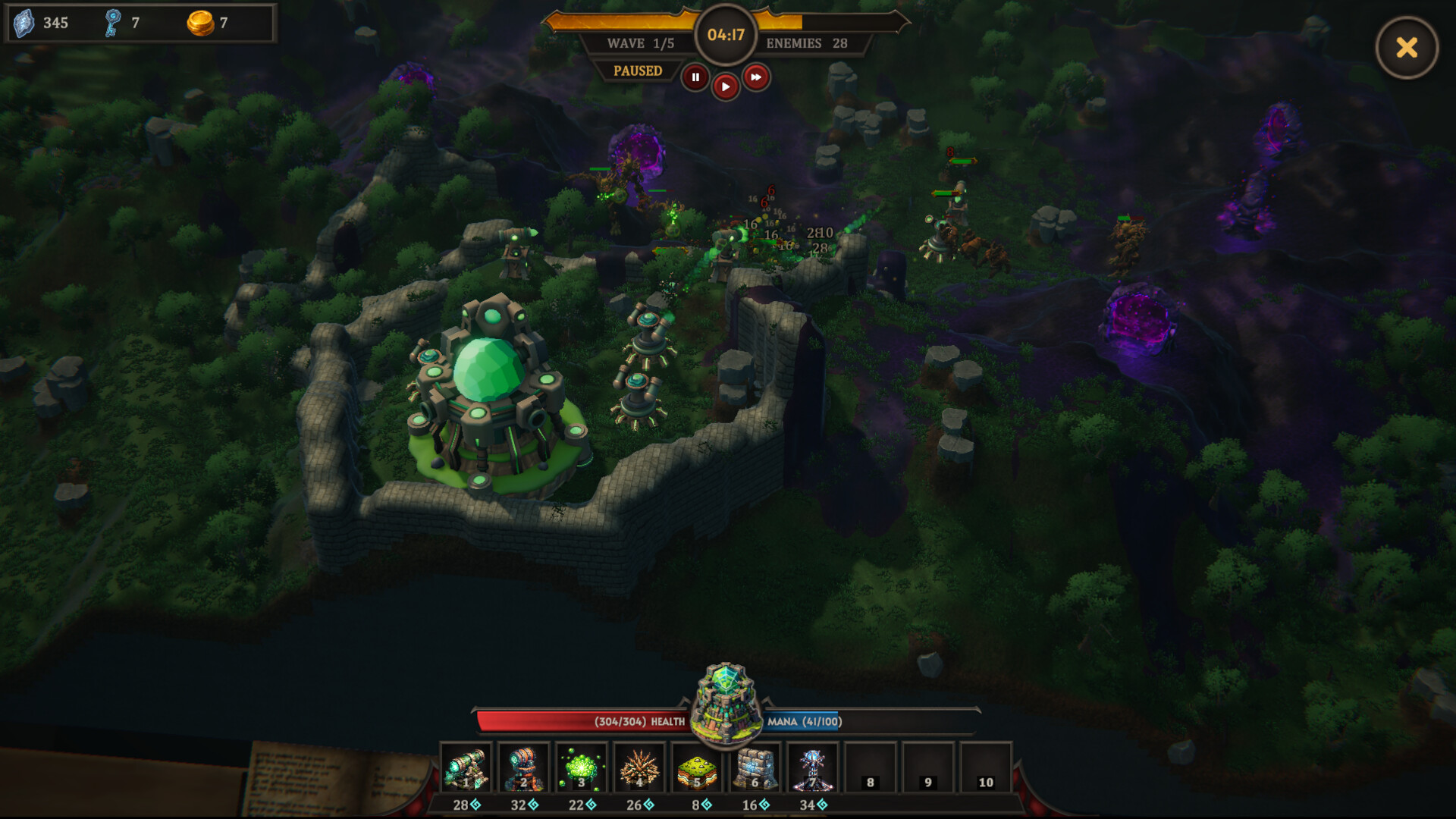
Task: Close the screen with the X button
Action: pos(1407,48)
